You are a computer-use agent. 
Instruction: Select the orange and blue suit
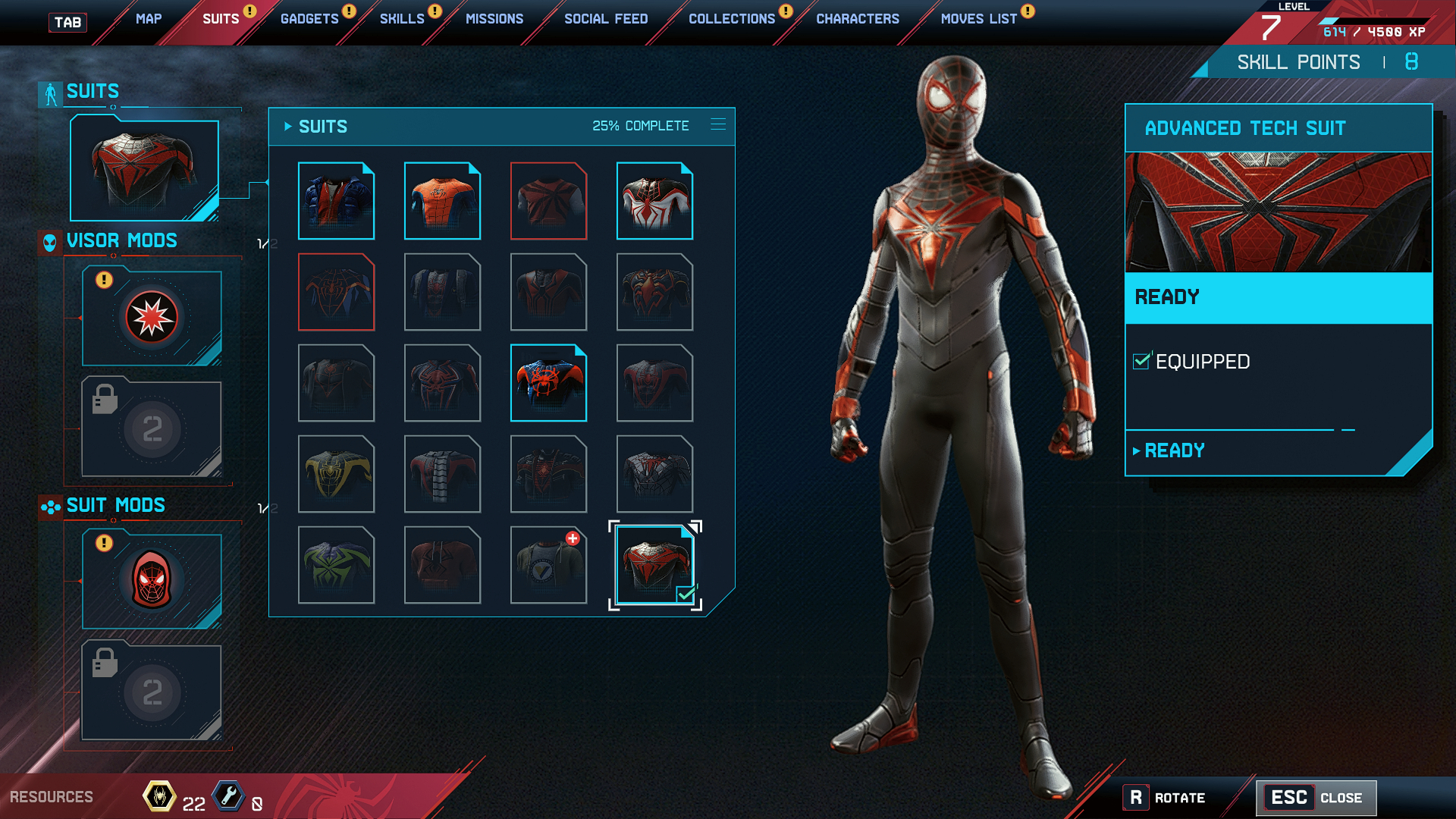tap(442, 201)
